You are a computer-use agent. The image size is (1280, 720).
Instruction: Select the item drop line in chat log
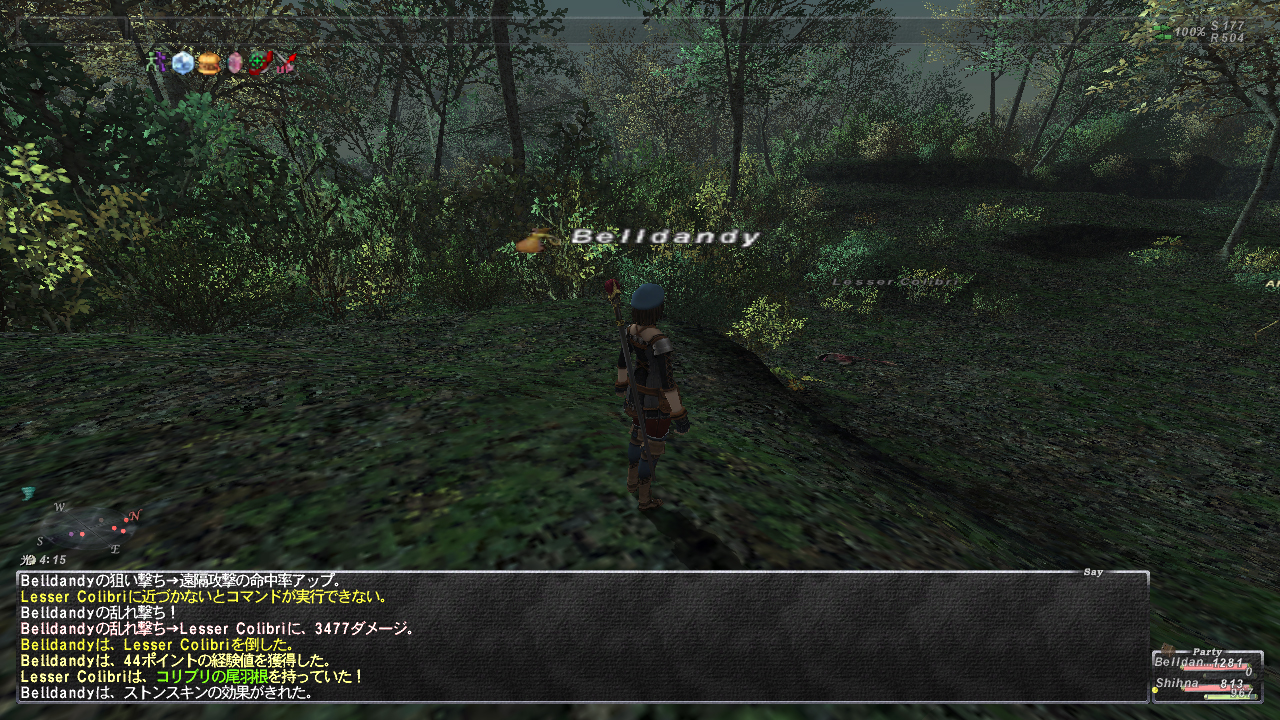[x=191, y=677]
